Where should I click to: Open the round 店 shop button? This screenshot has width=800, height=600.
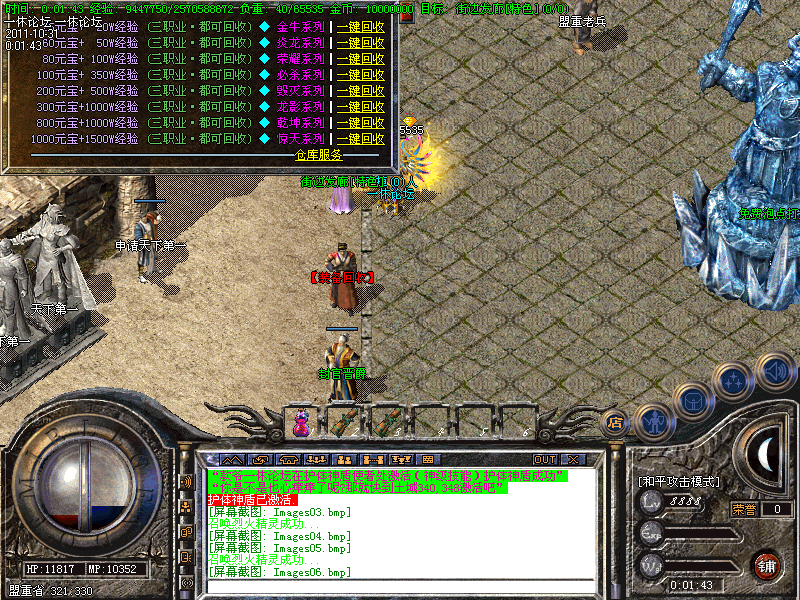point(616,422)
